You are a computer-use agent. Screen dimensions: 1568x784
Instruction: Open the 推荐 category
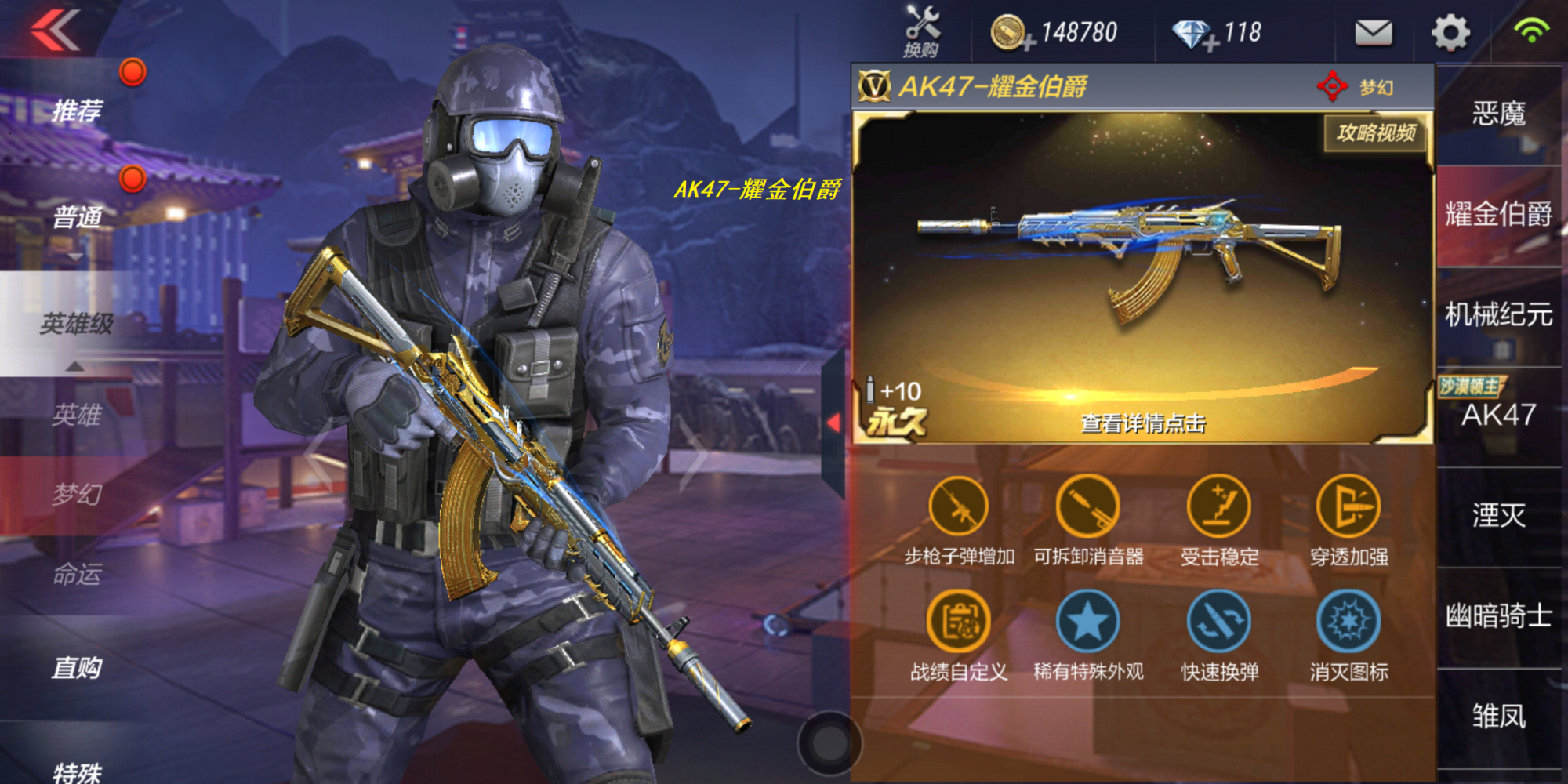(77, 111)
